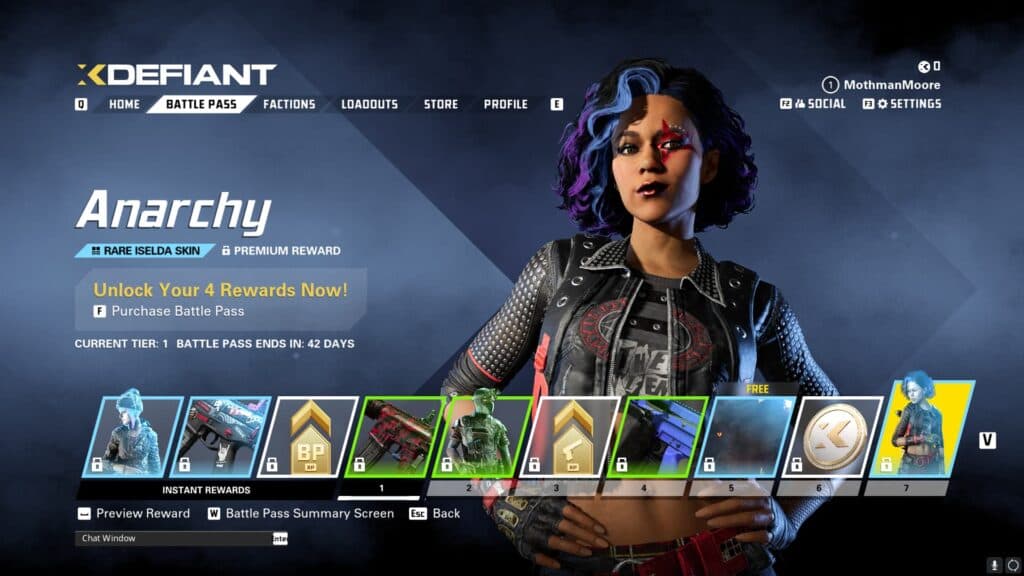
Task: Click the Chat Window input box
Action: click(172, 538)
